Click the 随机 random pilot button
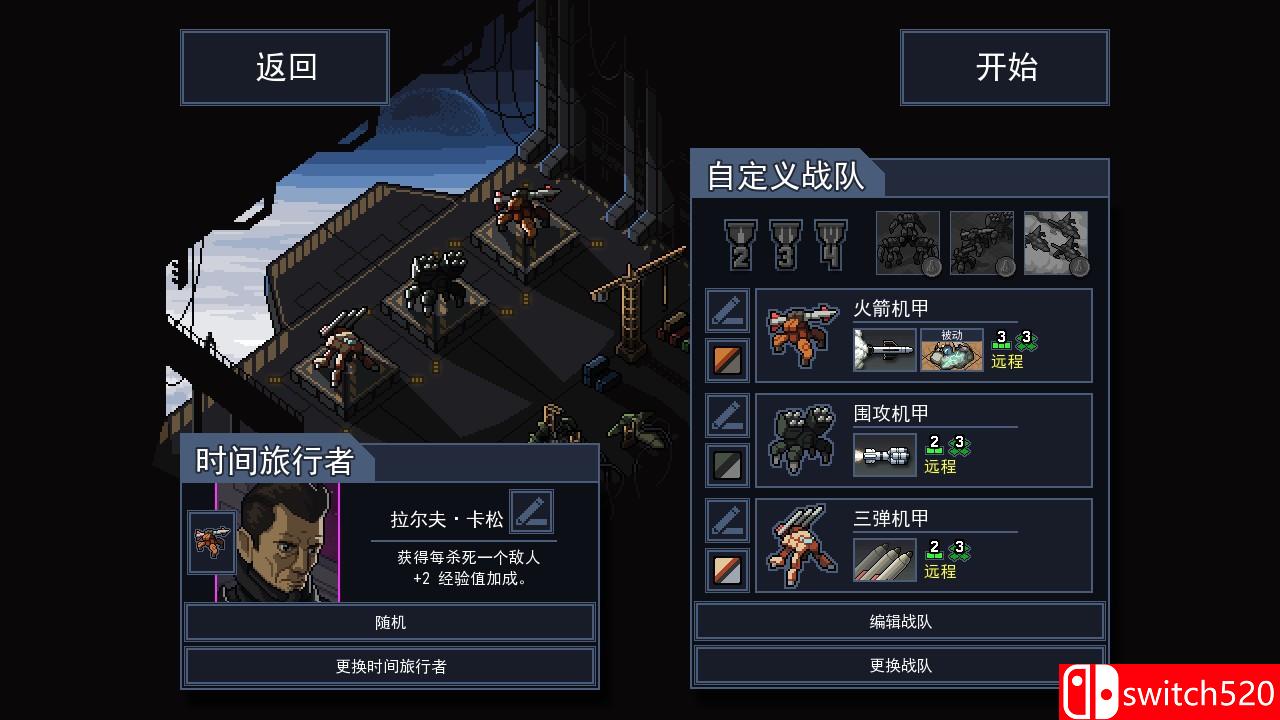 [x=390, y=623]
